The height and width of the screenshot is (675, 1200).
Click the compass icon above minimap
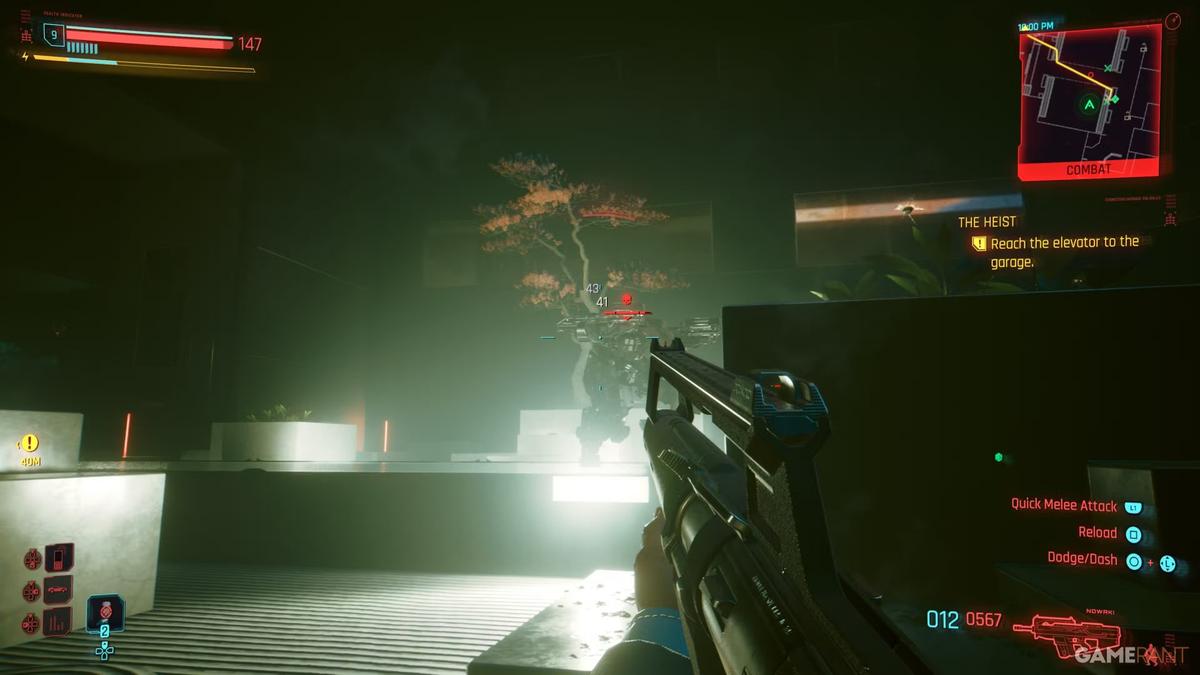tap(1172, 21)
